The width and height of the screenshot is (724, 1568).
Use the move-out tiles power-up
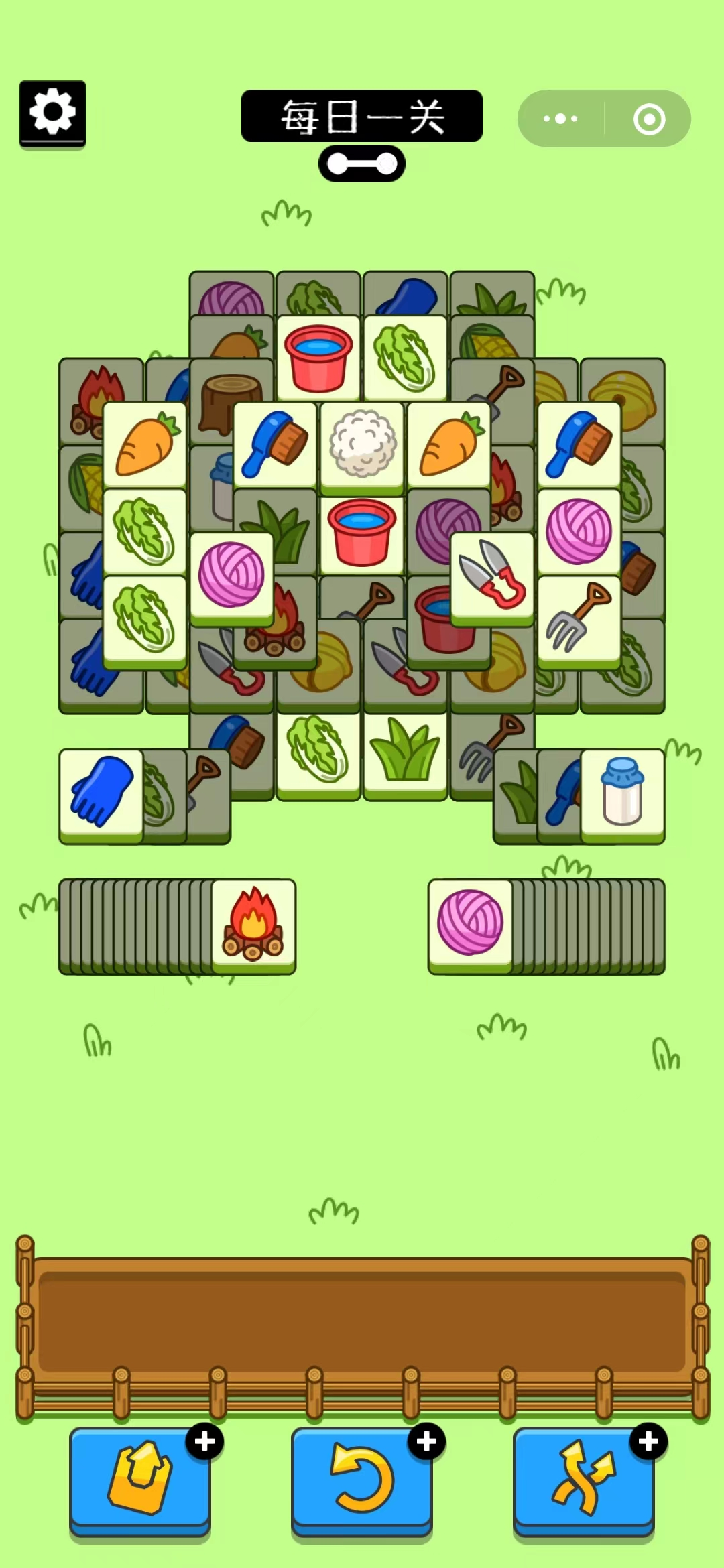140,1480
